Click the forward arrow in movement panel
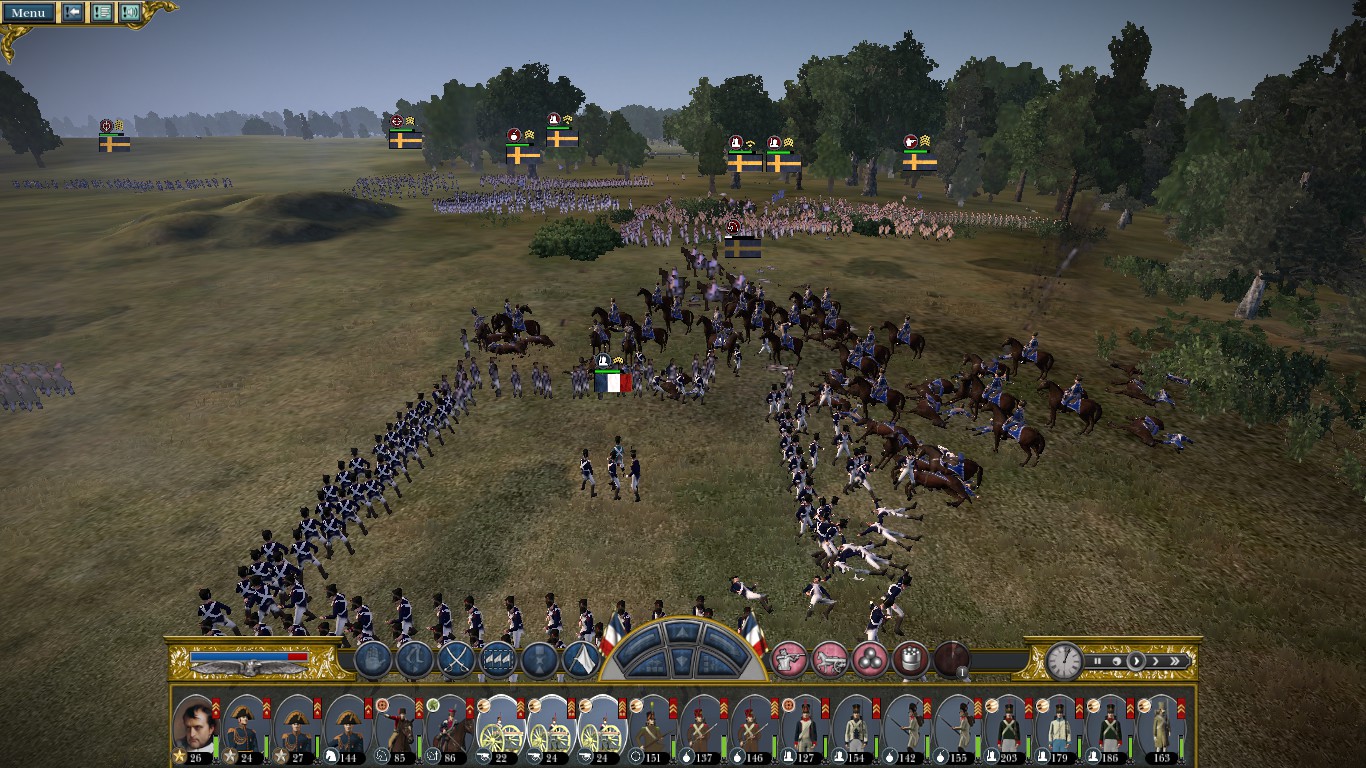 tap(682, 631)
